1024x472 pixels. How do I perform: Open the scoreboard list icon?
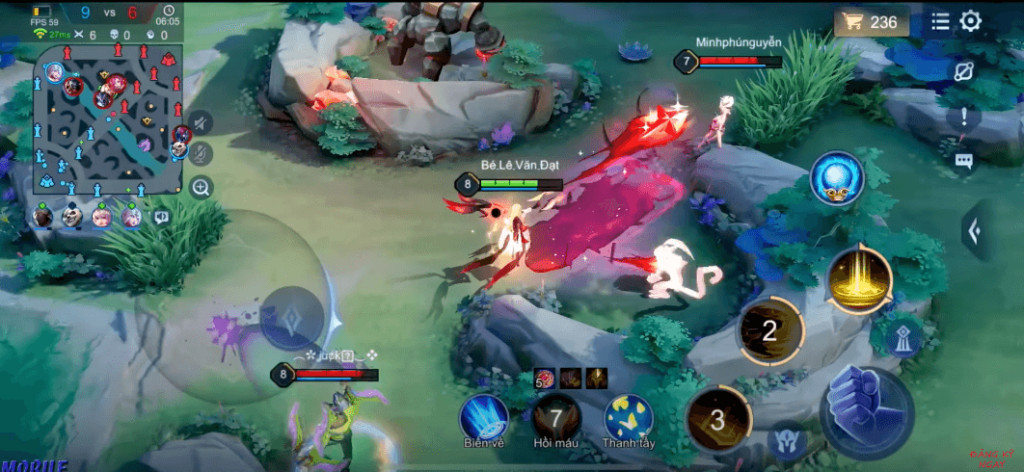tap(941, 21)
